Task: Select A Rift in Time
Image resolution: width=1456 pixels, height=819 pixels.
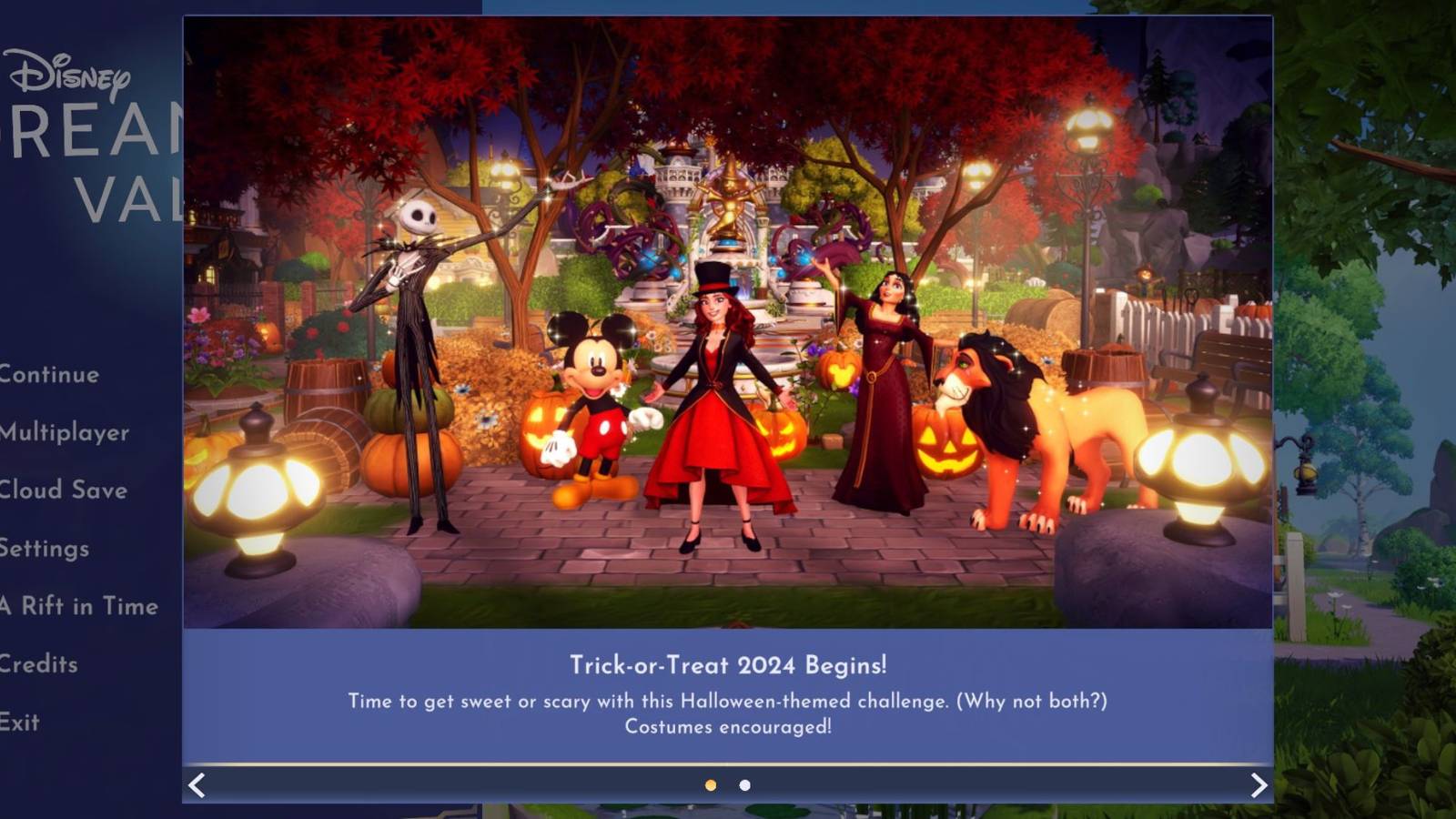Action: click(x=78, y=605)
